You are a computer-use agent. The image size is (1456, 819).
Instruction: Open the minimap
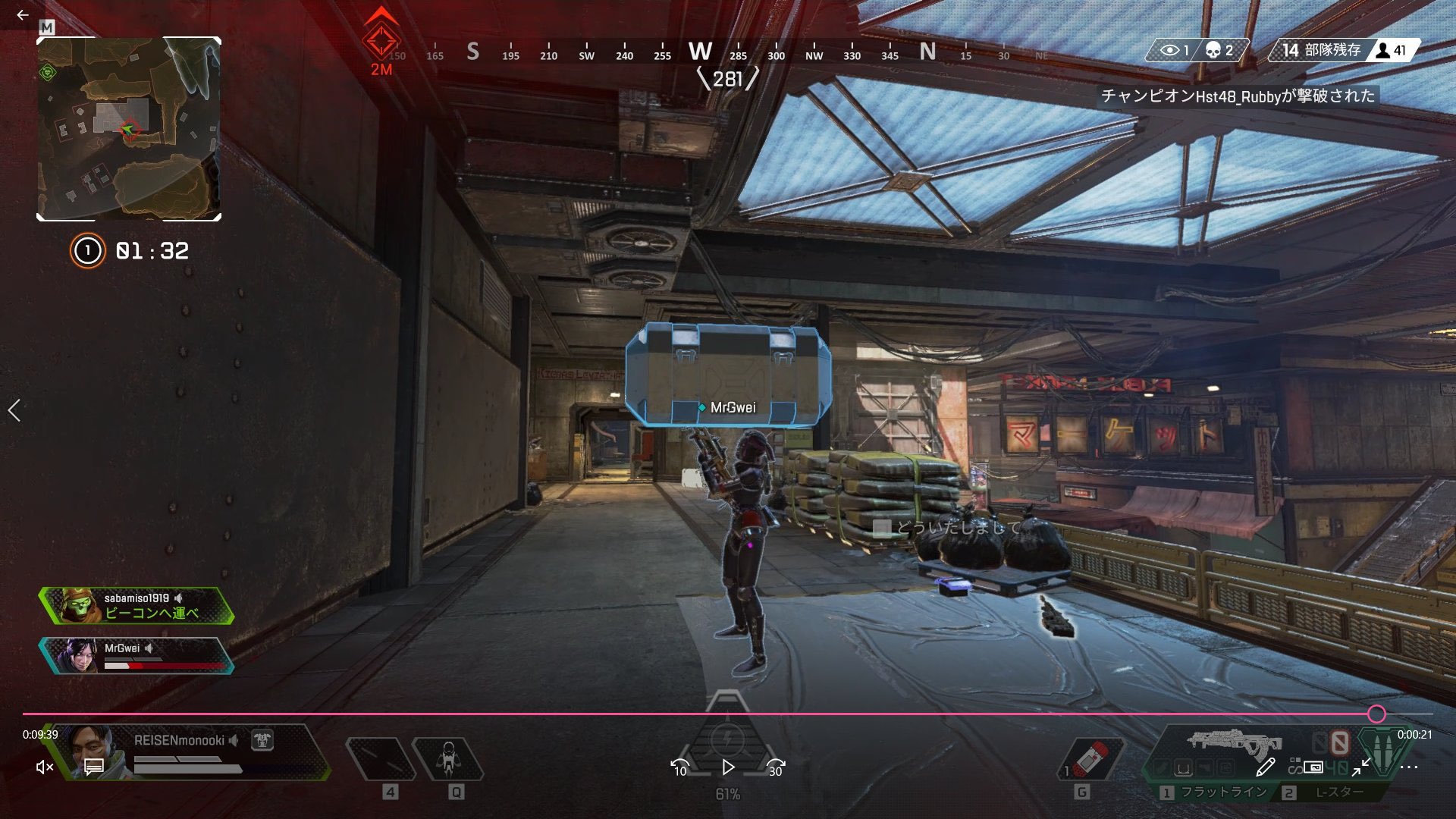(x=129, y=129)
